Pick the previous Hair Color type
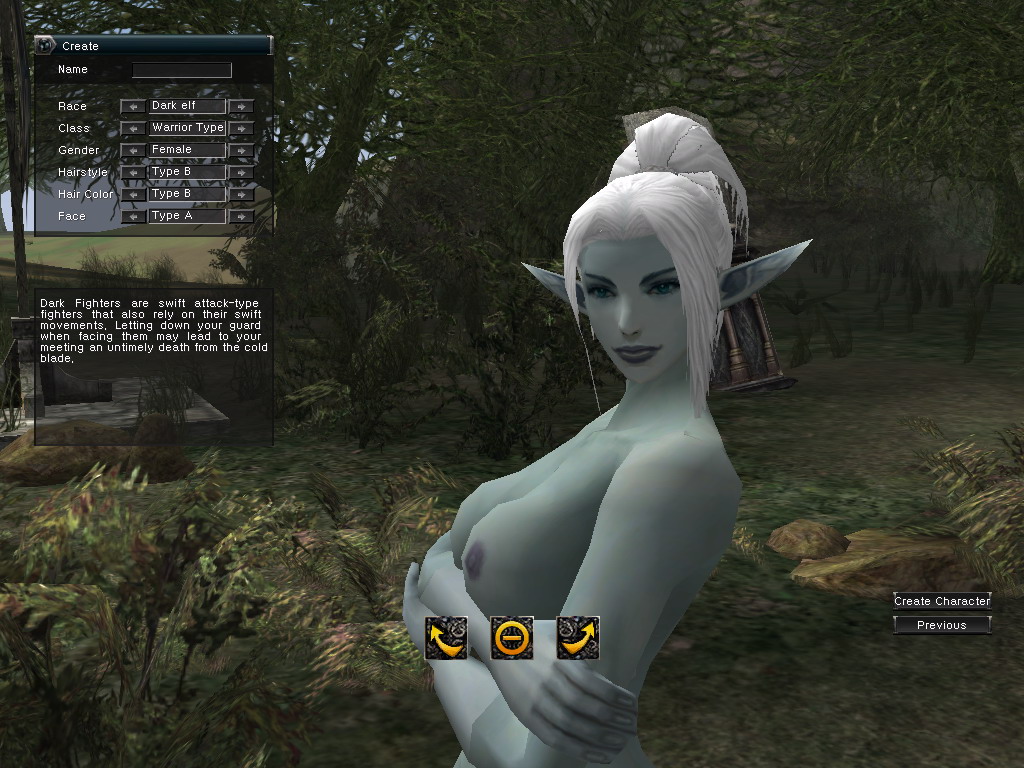This screenshot has height=768, width=1024. (x=133, y=194)
